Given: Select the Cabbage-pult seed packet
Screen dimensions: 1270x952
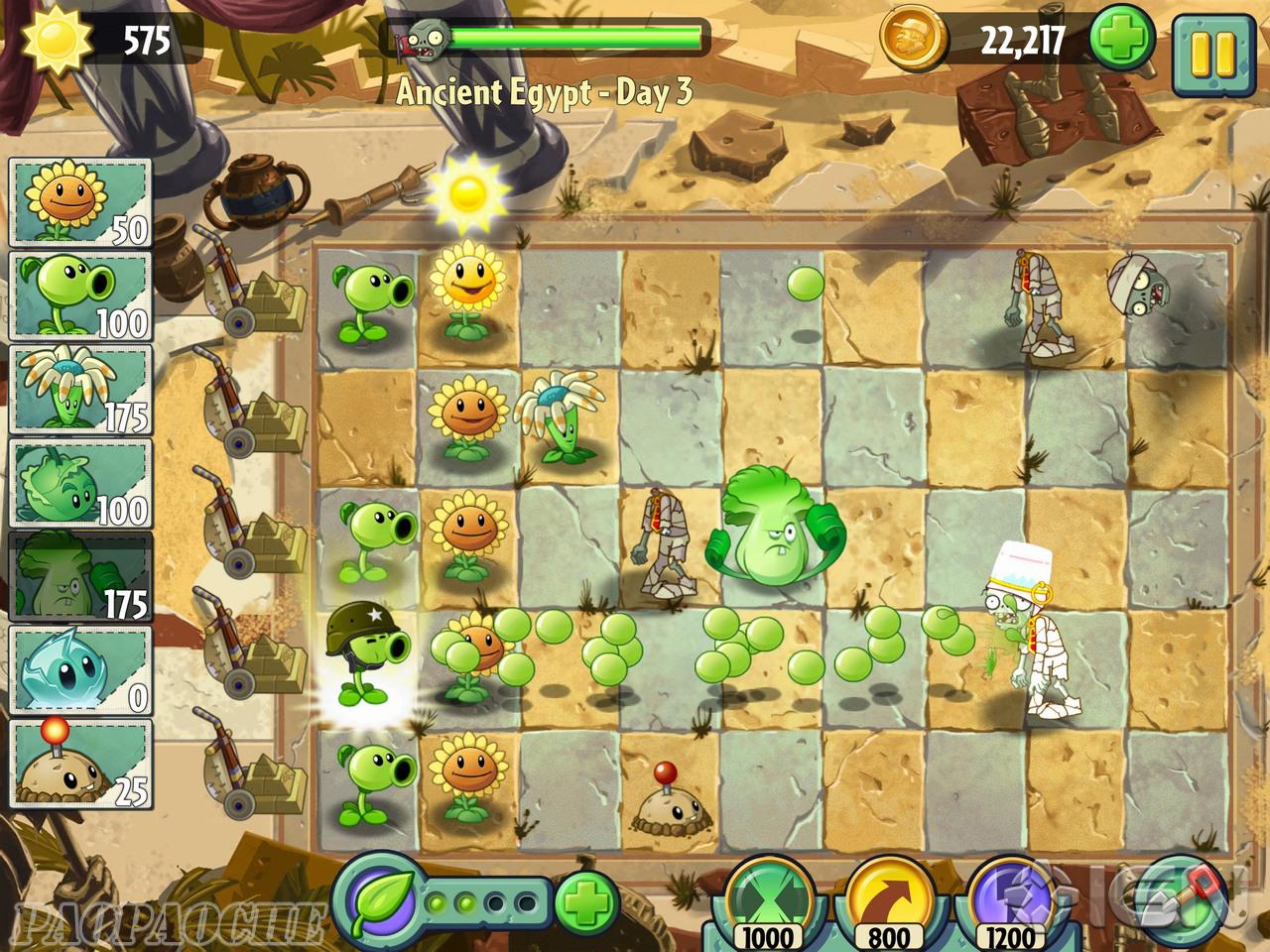Looking at the screenshot, I should pyautogui.click(x=80, y=483).
